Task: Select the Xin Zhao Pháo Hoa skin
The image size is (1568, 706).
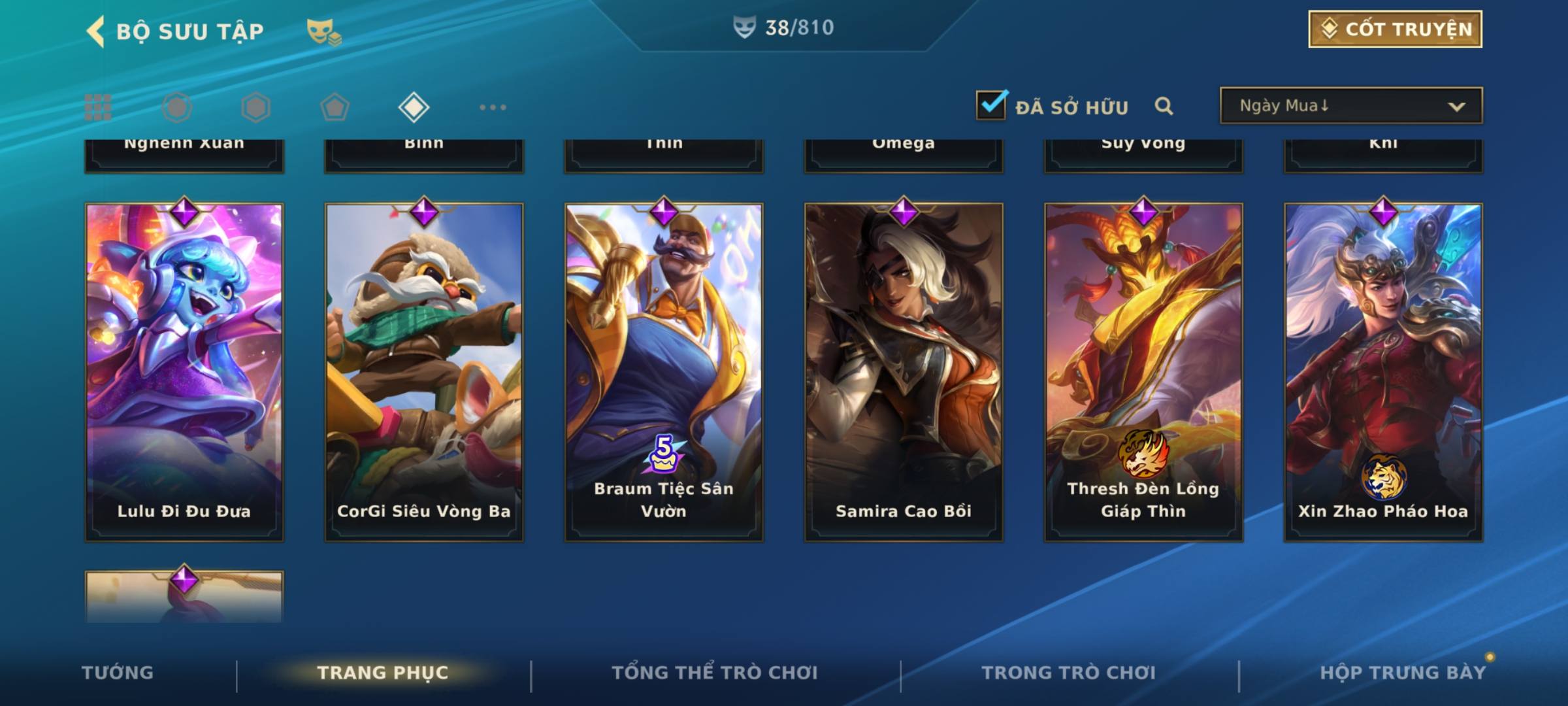Action: pos(1383,371)
